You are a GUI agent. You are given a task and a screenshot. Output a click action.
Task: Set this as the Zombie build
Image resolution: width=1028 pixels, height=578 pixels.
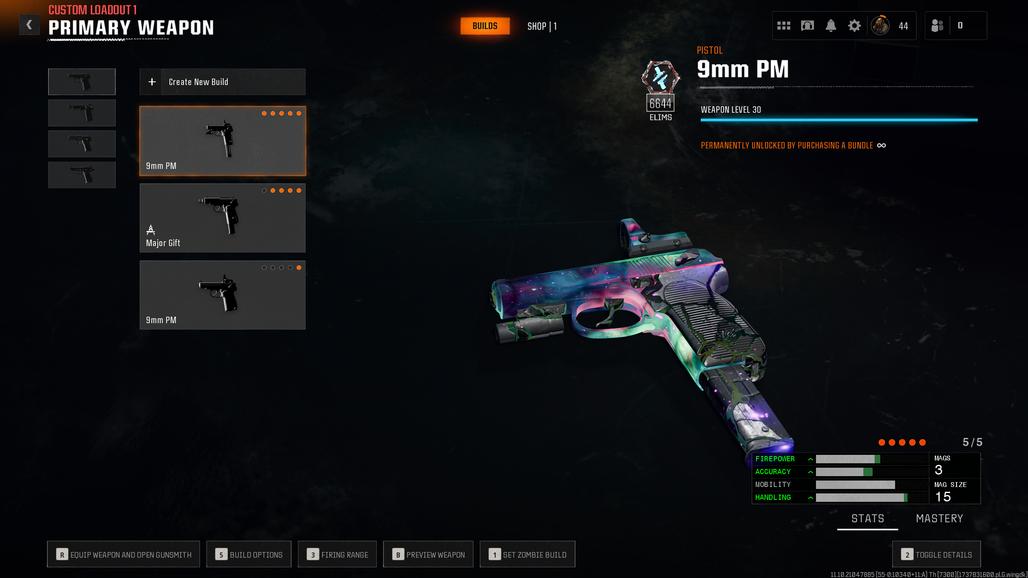(527, 554)
